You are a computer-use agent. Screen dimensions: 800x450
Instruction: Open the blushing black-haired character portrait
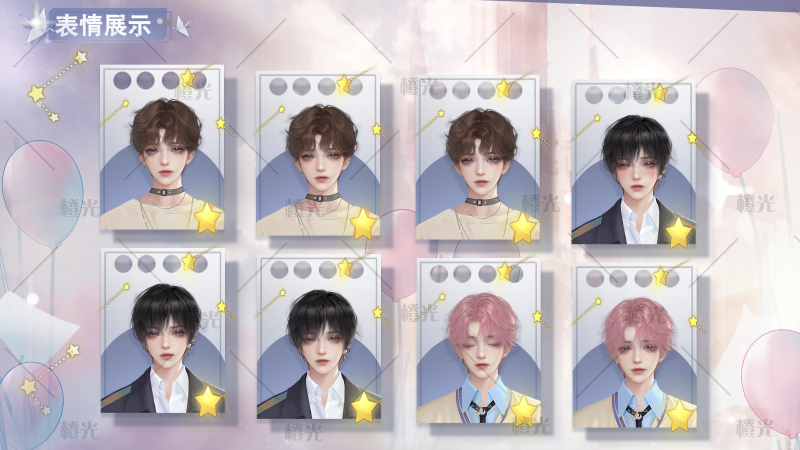point(633,165)
